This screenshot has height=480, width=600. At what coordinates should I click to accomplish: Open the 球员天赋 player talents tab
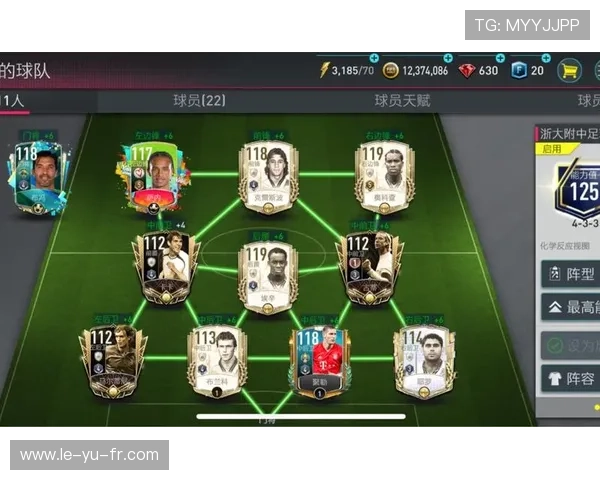(x=402, y=100)
